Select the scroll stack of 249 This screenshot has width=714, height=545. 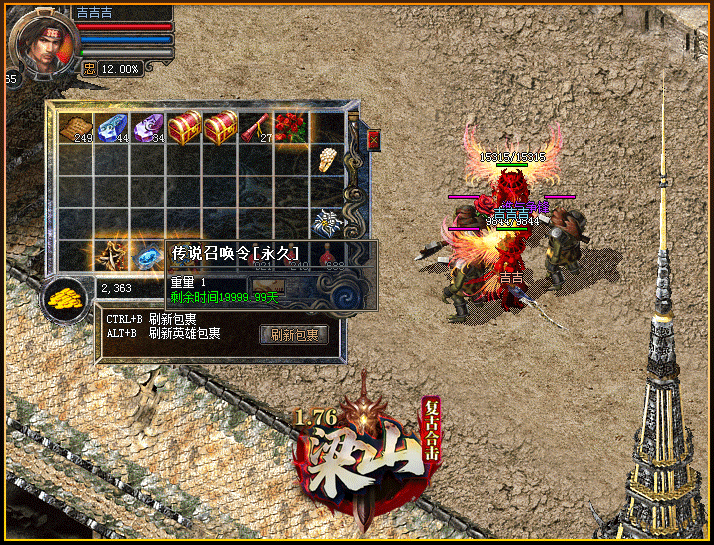pos(76,128)
